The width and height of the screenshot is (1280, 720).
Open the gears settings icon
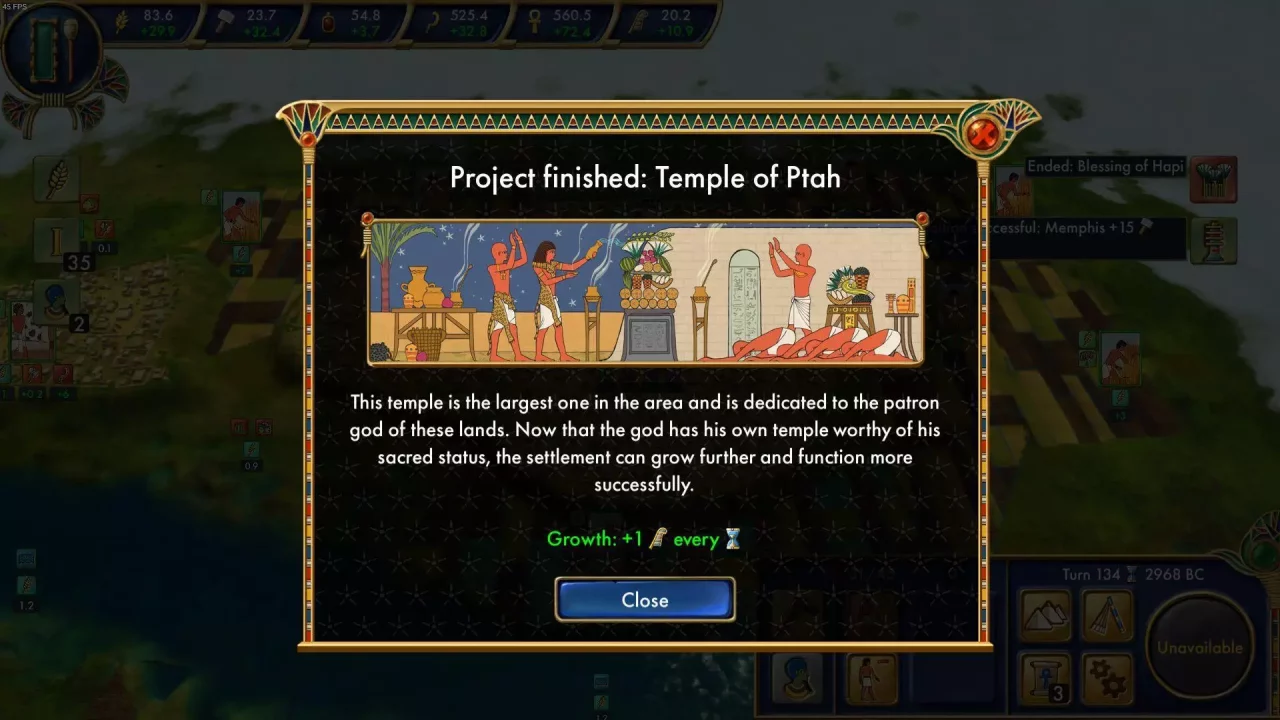tap(1108, 678)
